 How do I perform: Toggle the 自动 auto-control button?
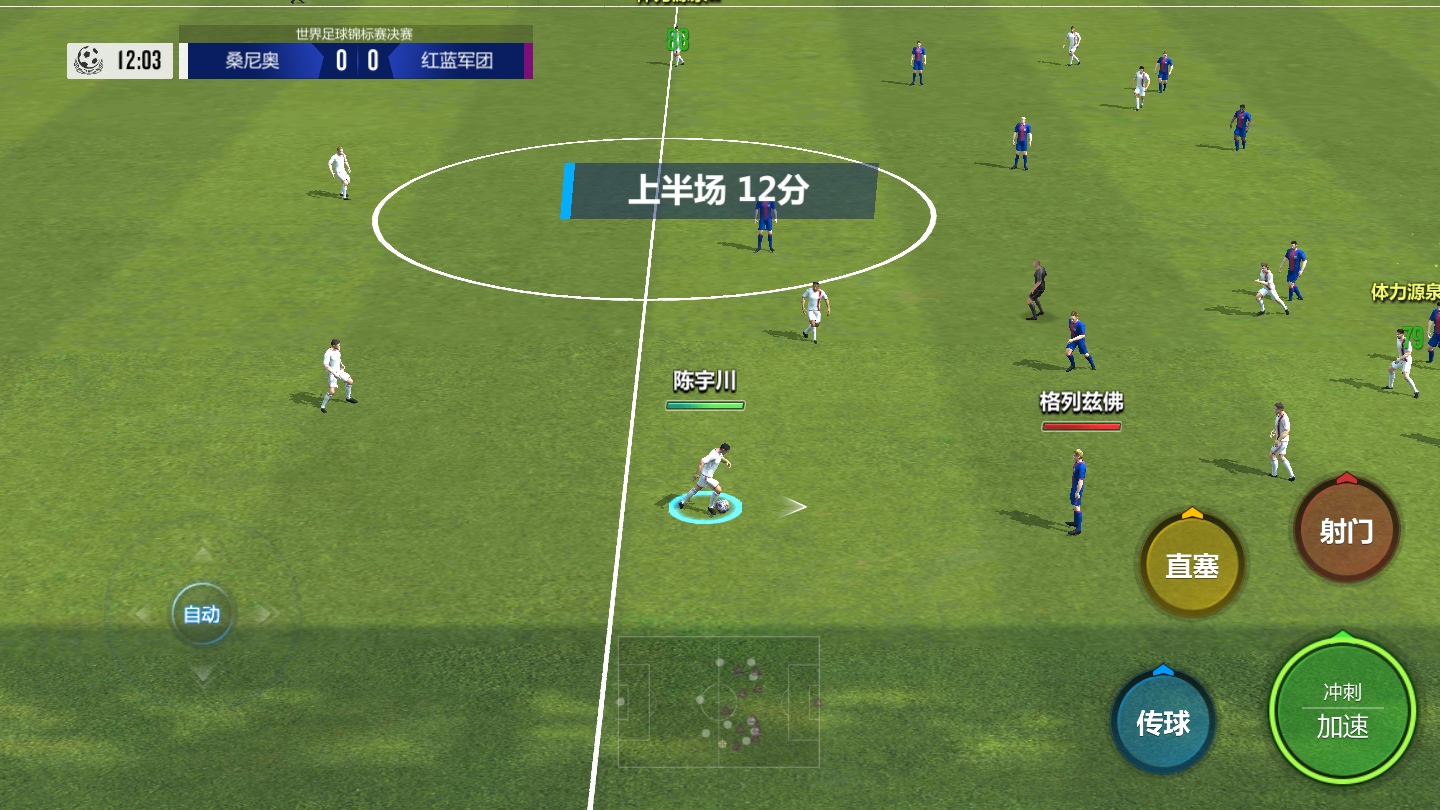tap(202, 614)
